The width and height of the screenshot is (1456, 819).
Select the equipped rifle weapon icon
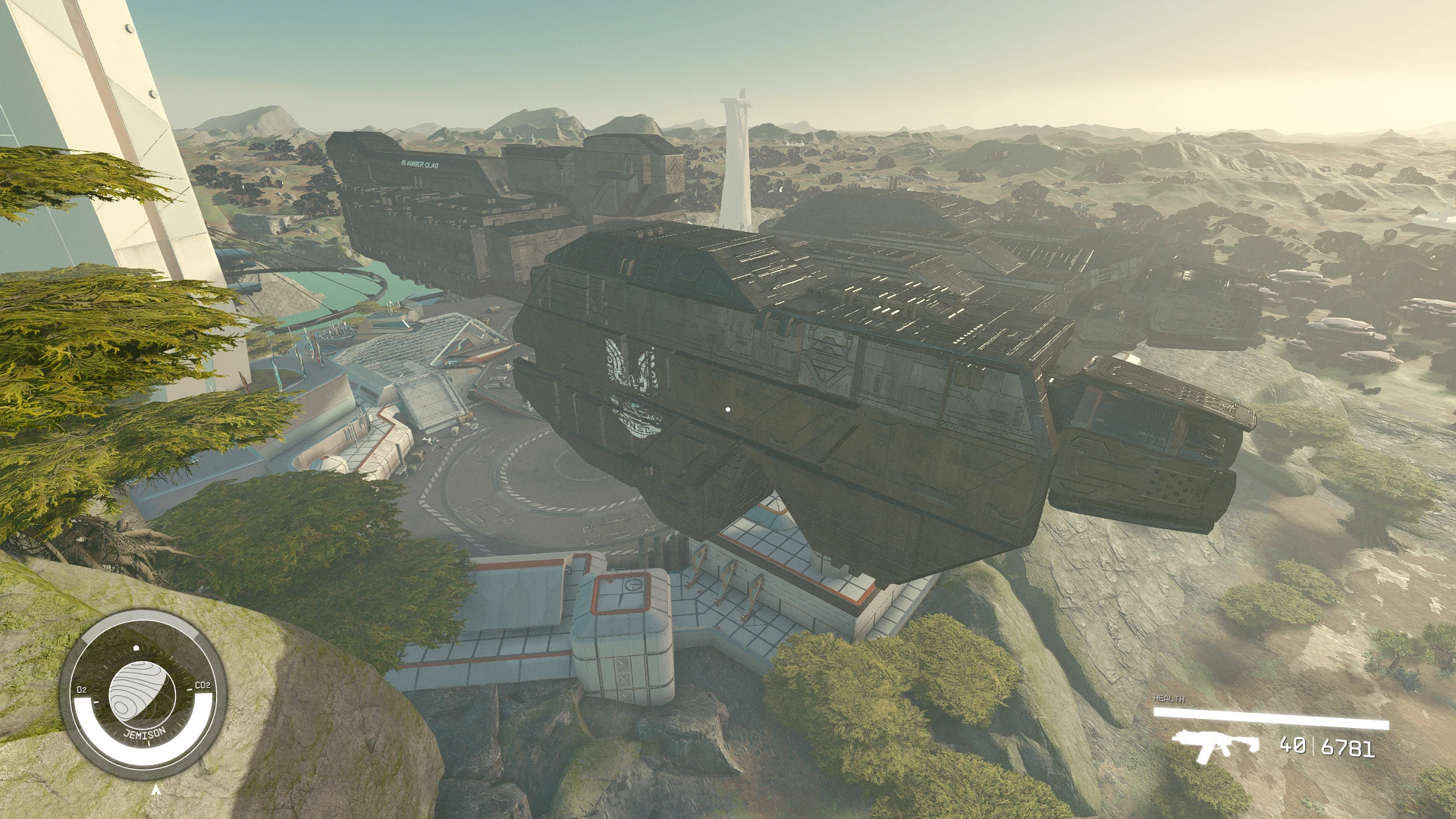click(1215, 745)
